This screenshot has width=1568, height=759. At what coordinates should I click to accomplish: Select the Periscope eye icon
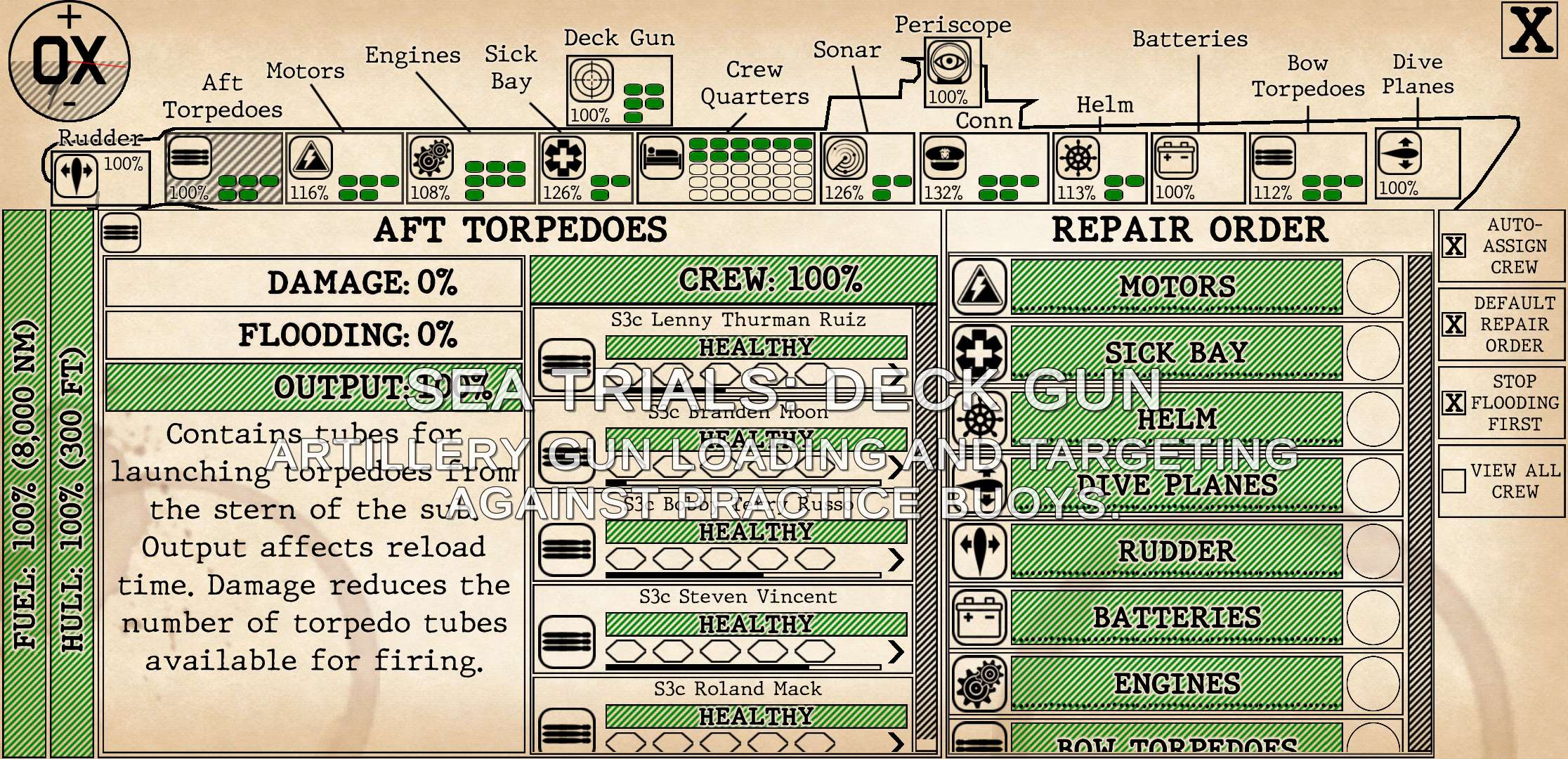949,62
